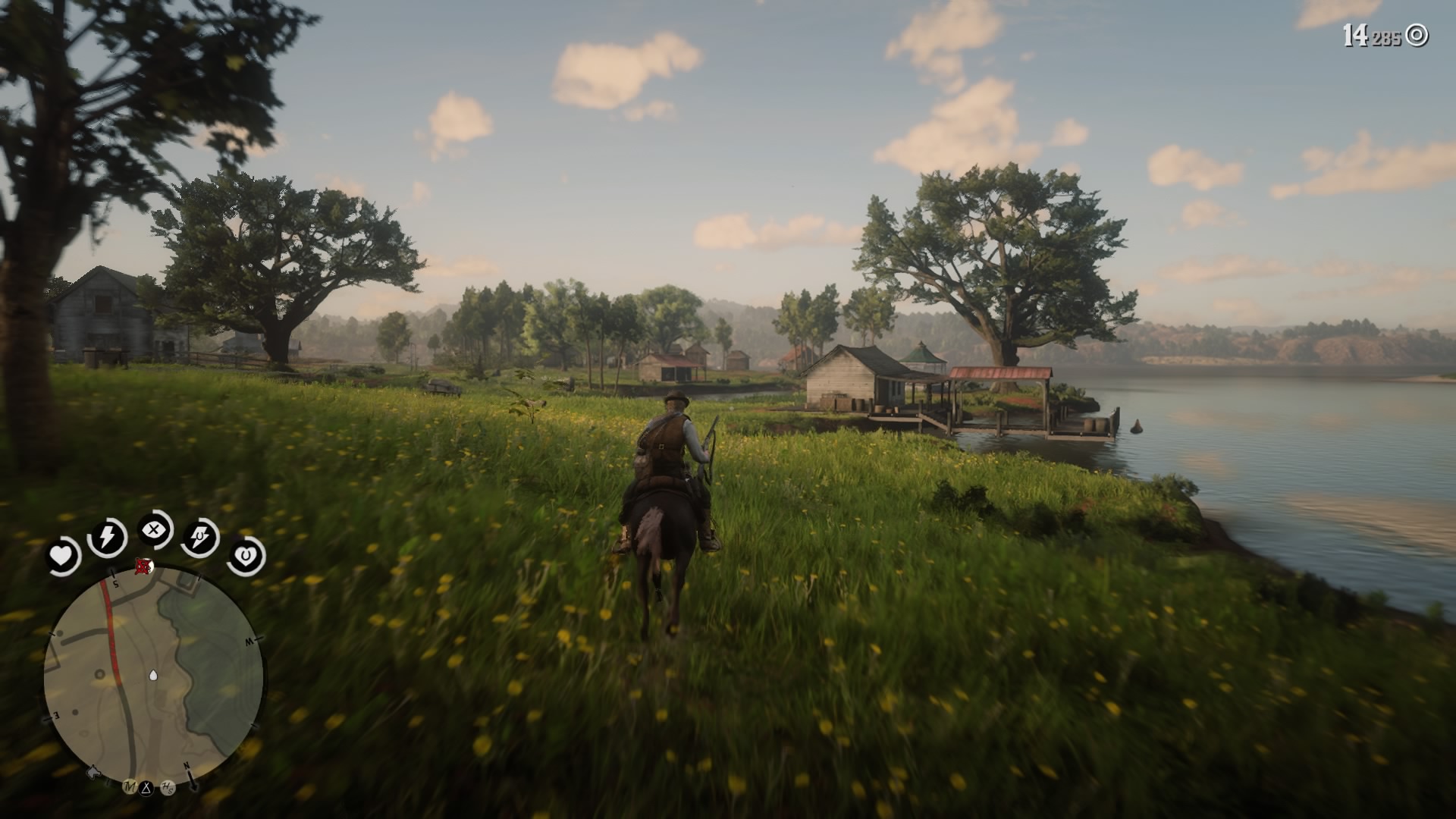
Task: Select the white player marker inside the minimap
Action: click(153, 674)
